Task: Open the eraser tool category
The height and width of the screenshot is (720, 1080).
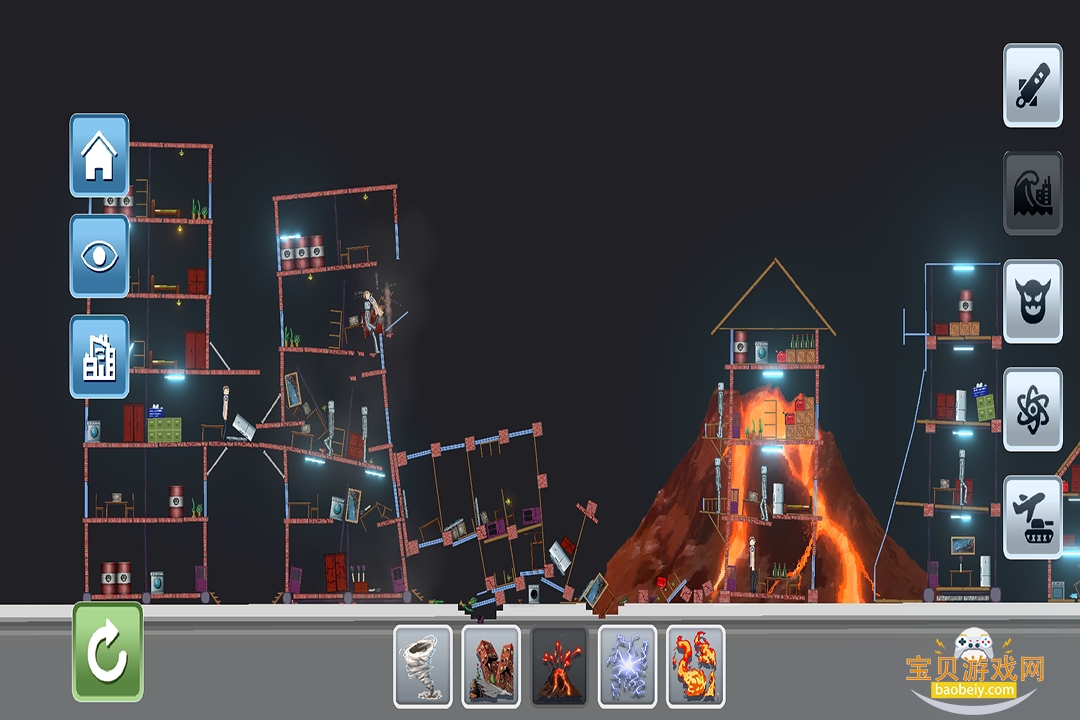Action: click(1032, 85)
